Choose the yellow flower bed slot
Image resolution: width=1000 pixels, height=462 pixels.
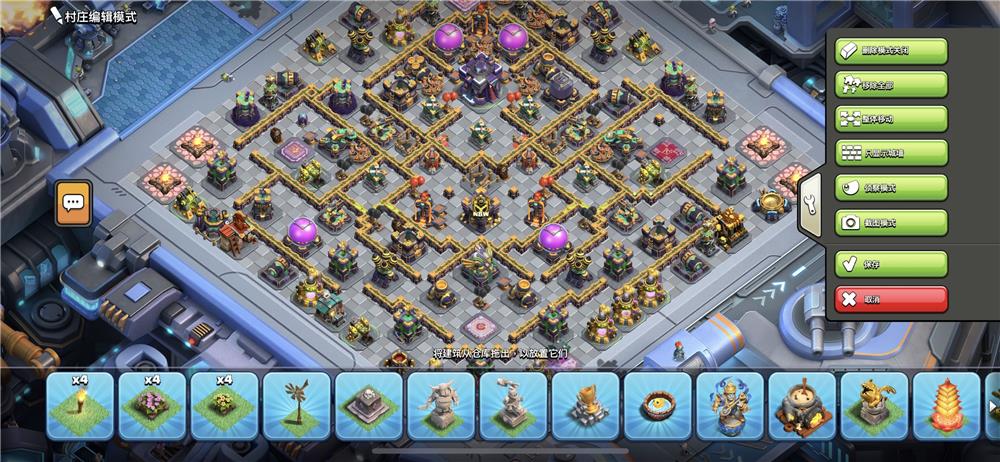click(x=224, y=407)
